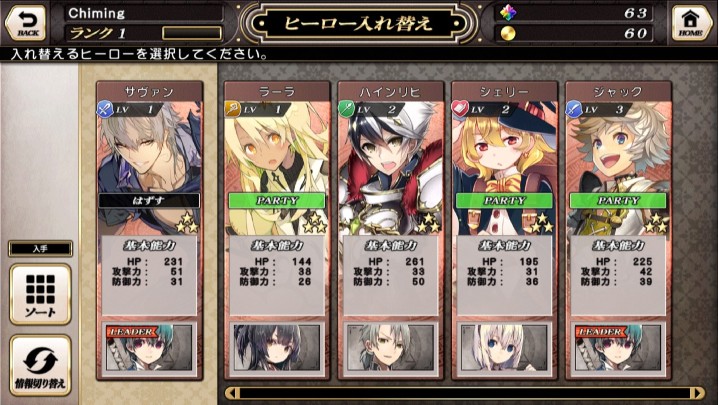Go back with the BACK button

(x=27, y=20)
